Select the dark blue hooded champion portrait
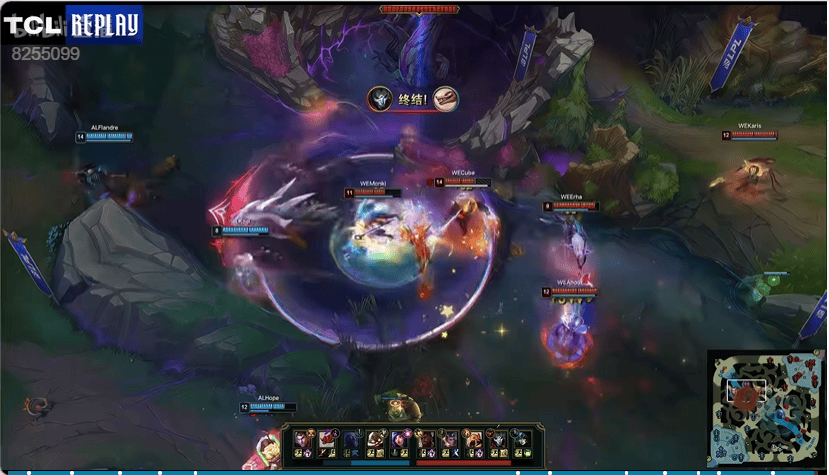The height and width of the screenshot is (475, 829). (x=351, y=440)
